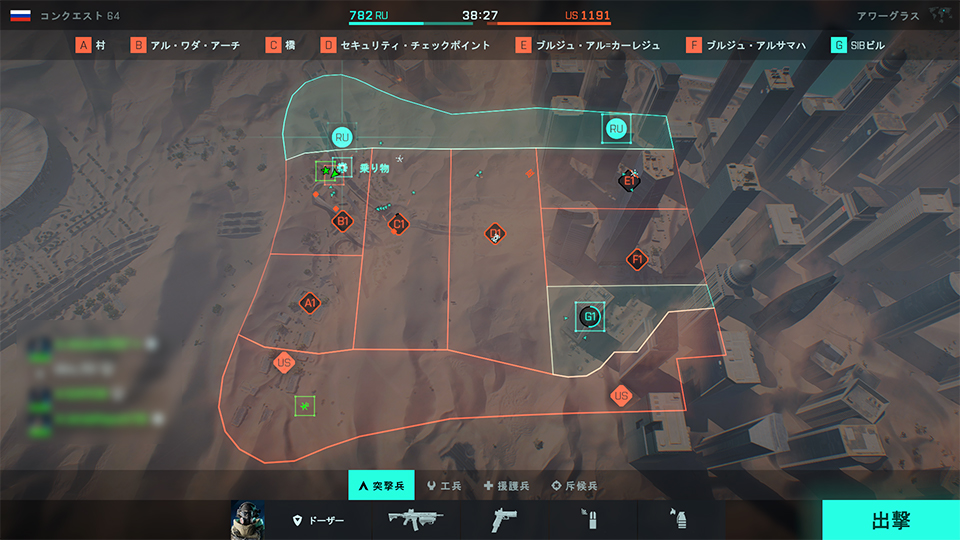Click the G SIBビル entry in objective list

tap(858, 45)
